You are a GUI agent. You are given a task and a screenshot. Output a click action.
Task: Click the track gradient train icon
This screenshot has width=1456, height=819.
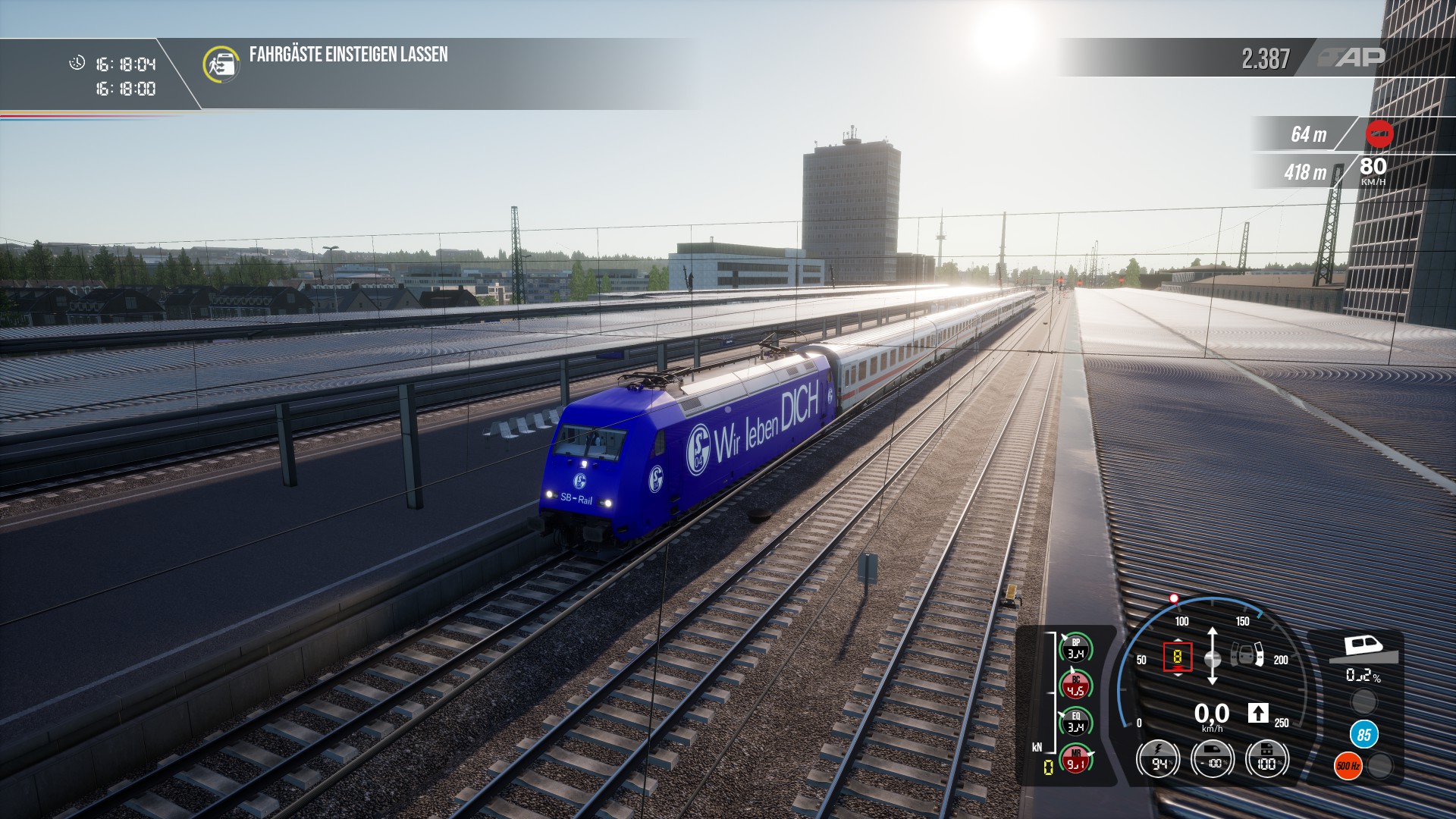coord(1363,648)
